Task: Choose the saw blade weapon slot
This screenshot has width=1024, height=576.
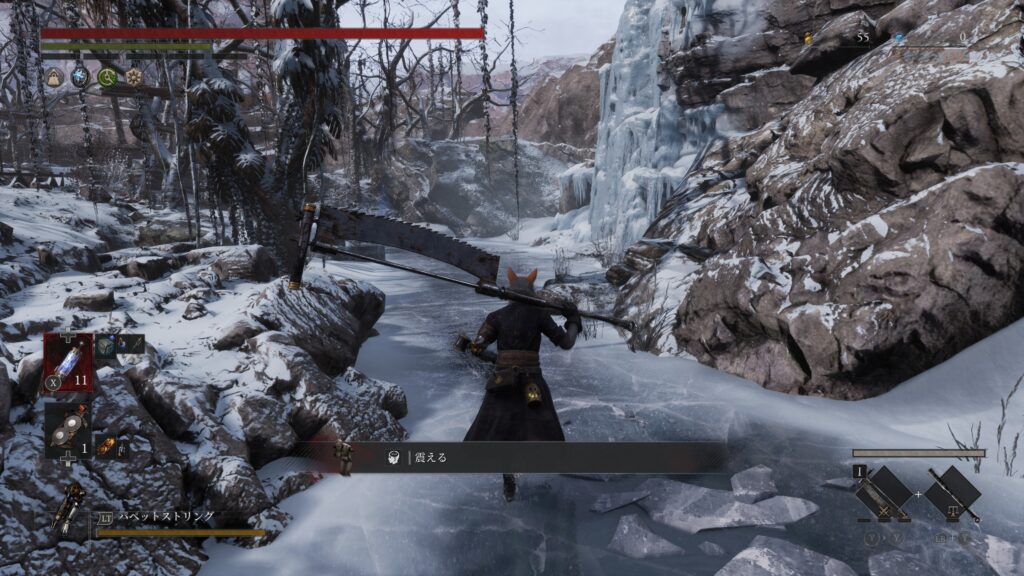Action: [885, 493]
